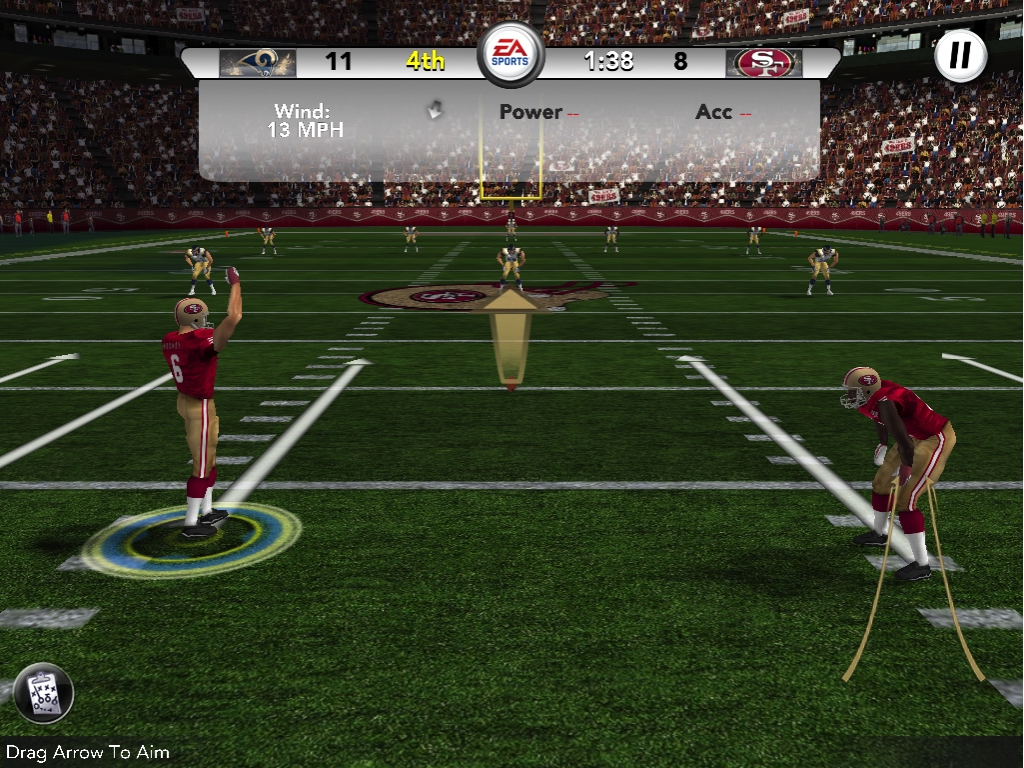Pause the game with the pause button
Viewport: 1024px width, 768px height.
pos(960,54)
